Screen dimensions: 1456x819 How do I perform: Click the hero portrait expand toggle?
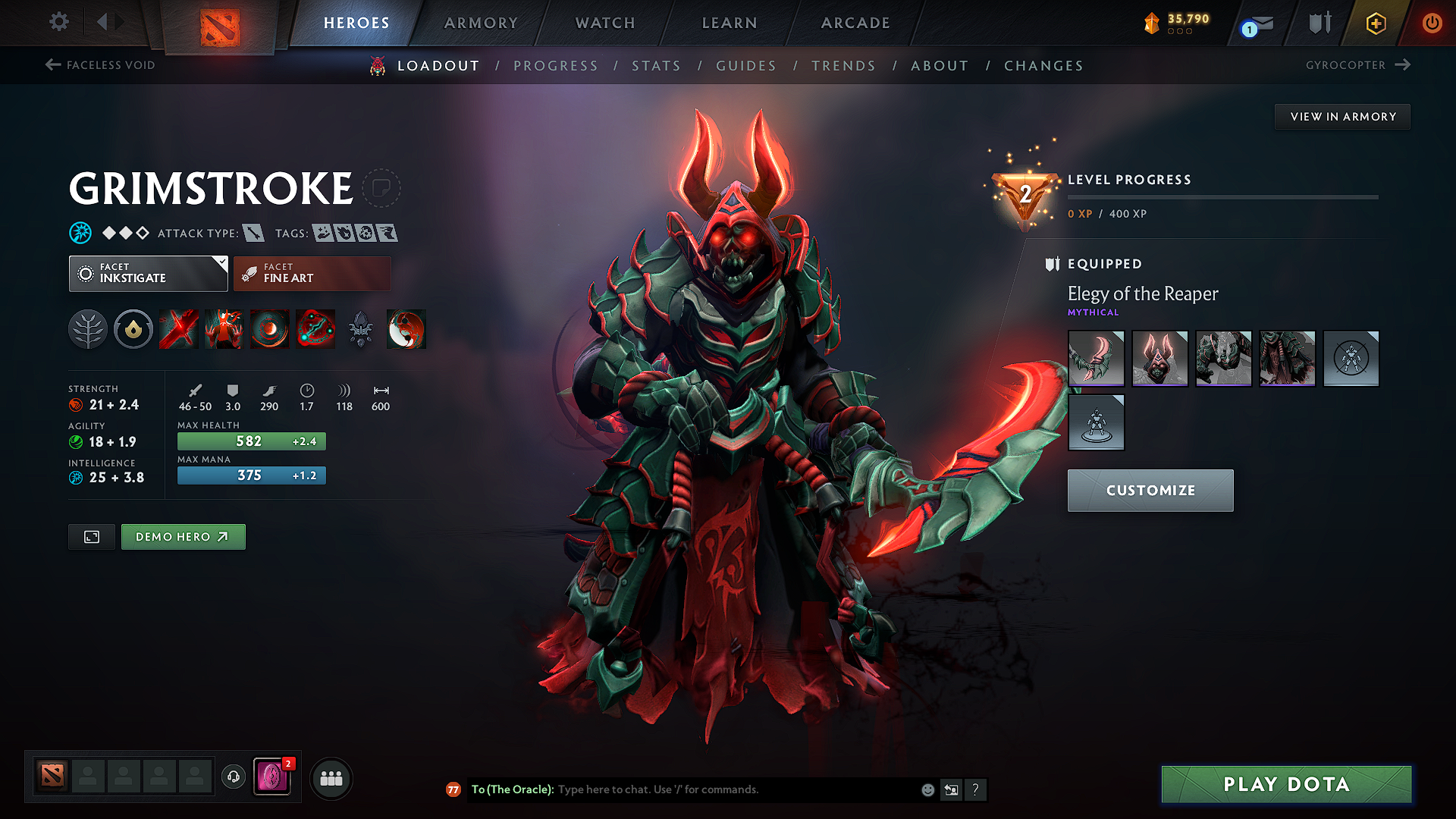[91, 536]
